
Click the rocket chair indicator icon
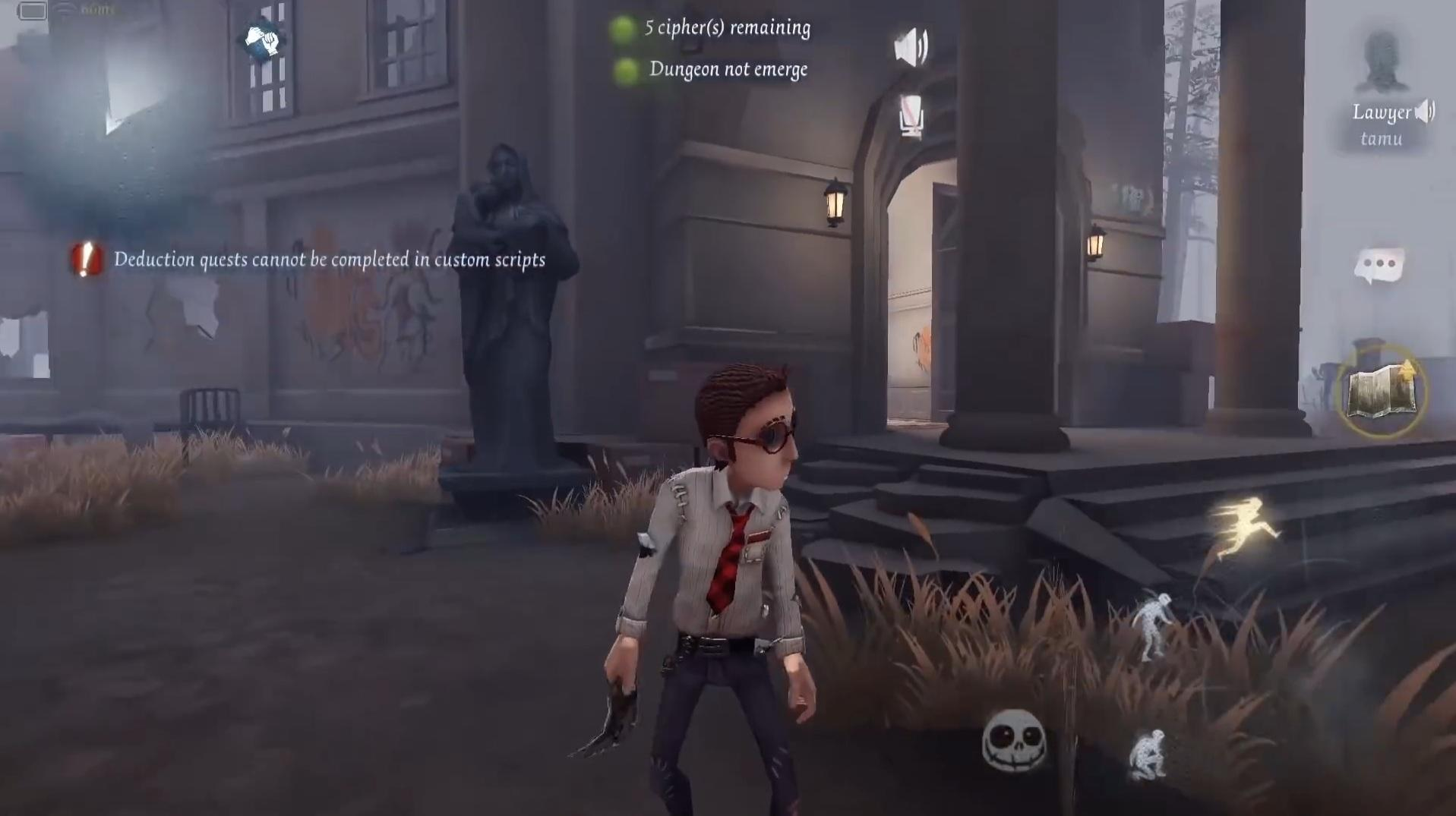pos(911,117)
